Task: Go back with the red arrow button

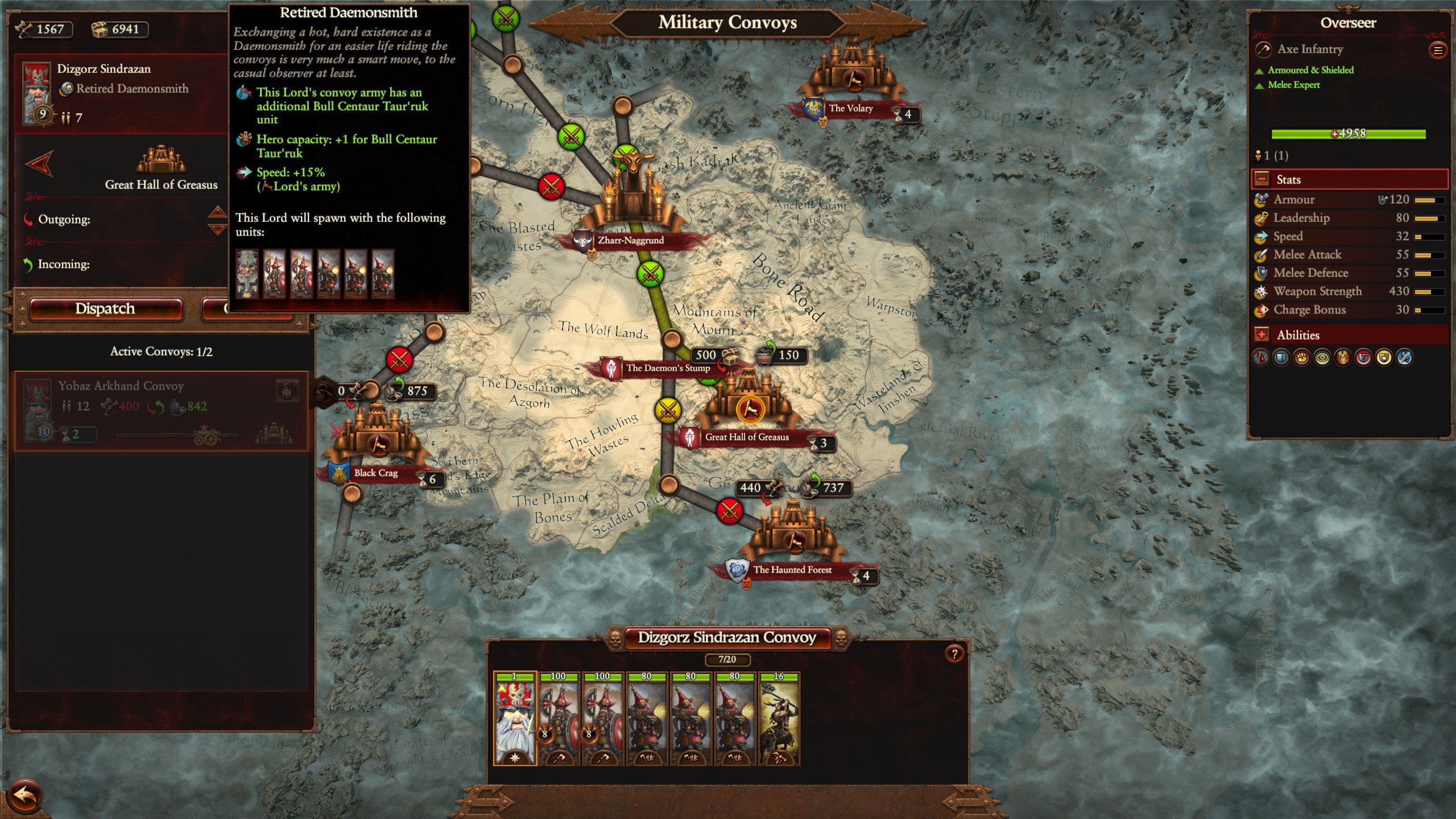Action: coord(25,795)
